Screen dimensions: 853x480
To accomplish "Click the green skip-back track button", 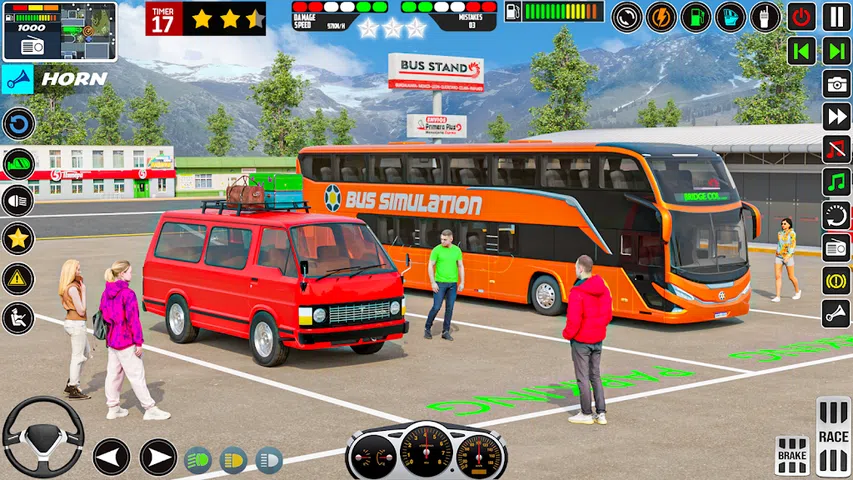I will point(801,50).
